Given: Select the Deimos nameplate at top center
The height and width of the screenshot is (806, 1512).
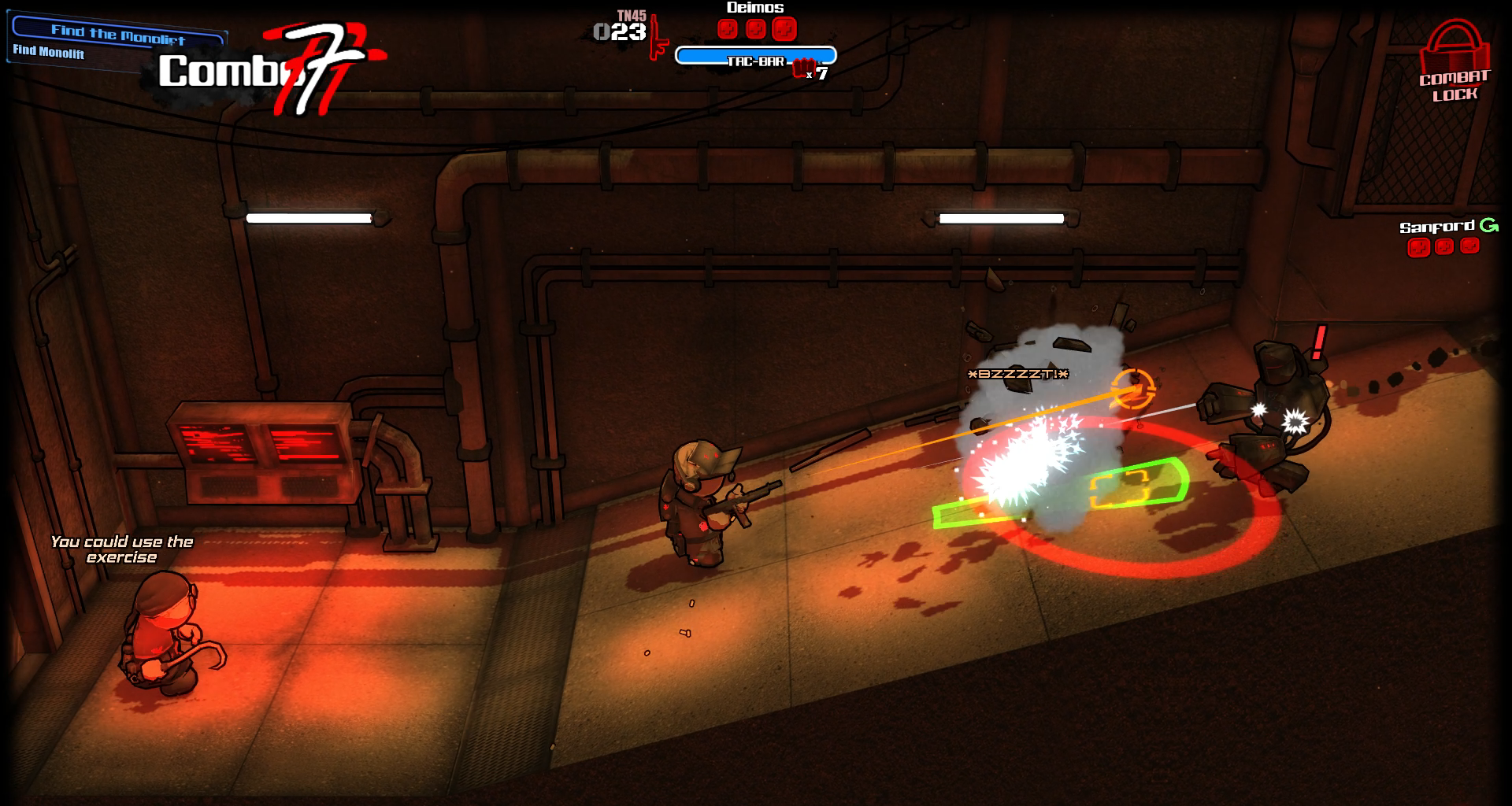Looking at the screenshot, I should [754, 7].
